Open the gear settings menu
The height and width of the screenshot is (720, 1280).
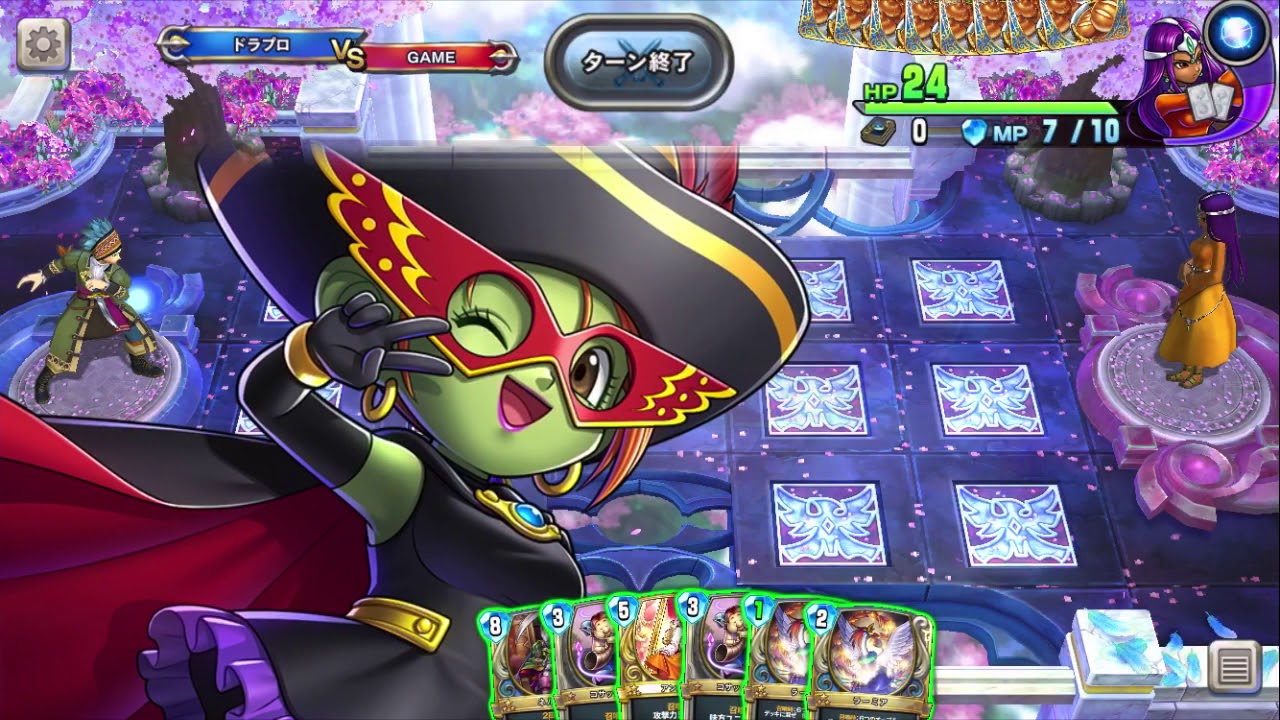[43, 44]
